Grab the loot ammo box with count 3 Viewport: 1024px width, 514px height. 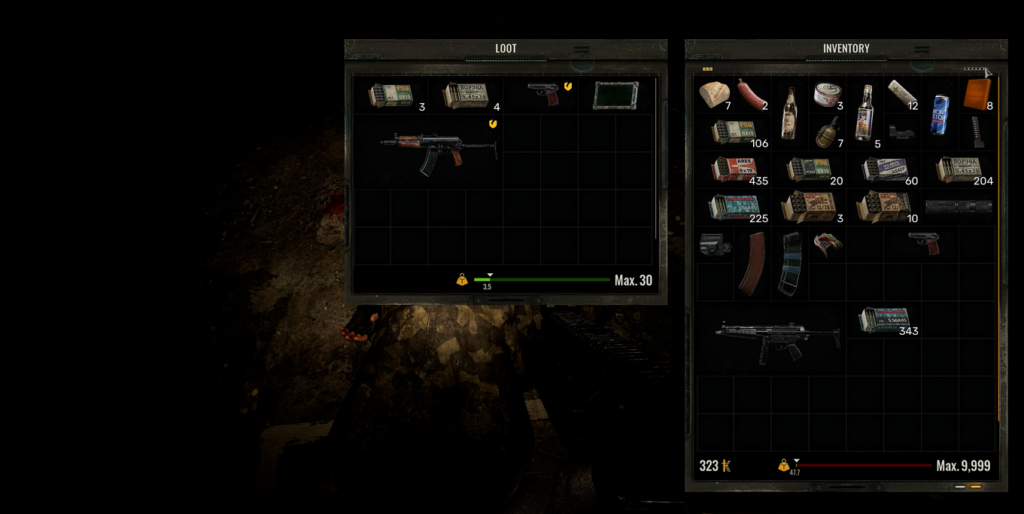(x=390, y=95)
